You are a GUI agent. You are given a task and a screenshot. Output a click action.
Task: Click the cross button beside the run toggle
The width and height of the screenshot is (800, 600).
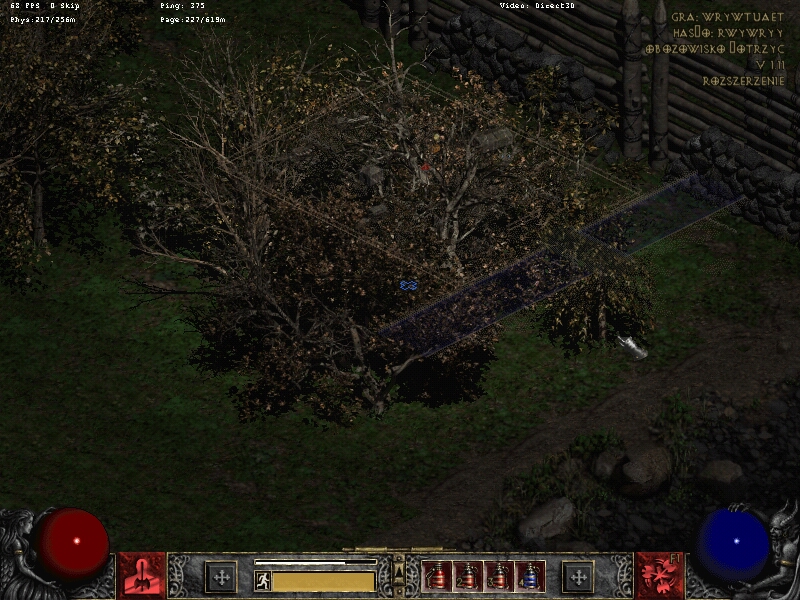click(x=221, y=577)
